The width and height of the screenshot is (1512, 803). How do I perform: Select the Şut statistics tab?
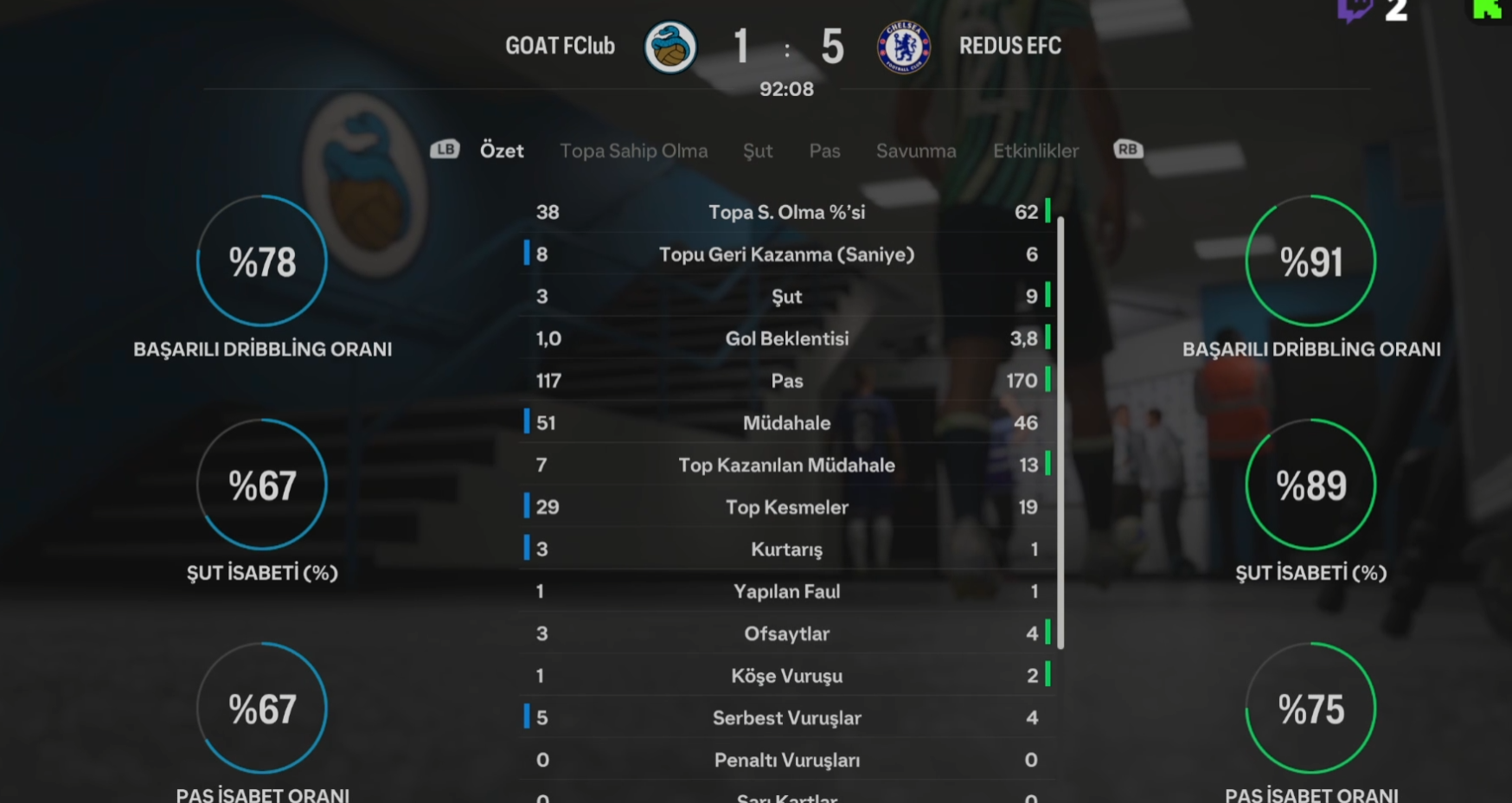click(x=758, y=151)
